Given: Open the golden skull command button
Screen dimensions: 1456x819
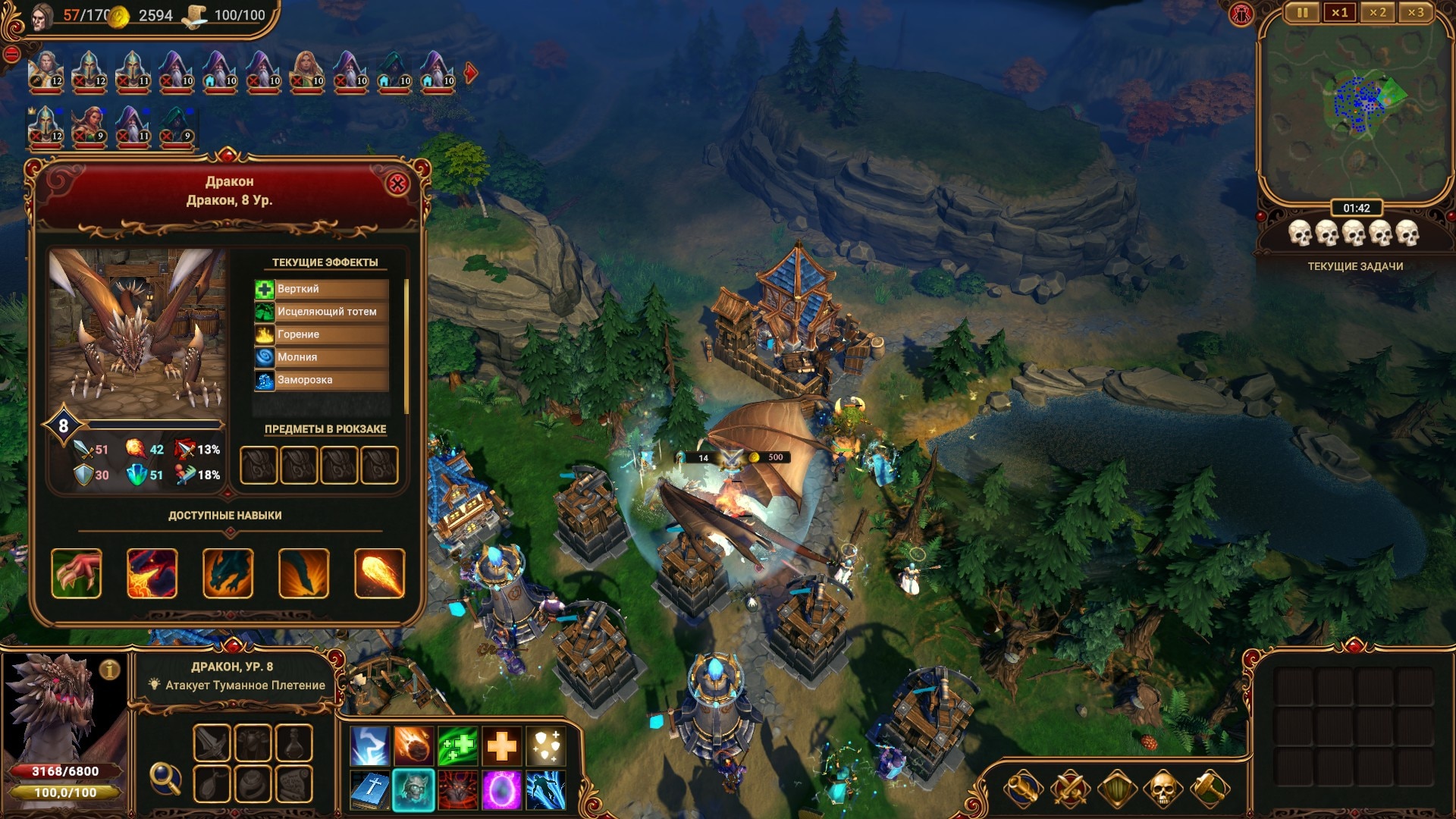Looking at the screenshot, I should (1163, 789).
